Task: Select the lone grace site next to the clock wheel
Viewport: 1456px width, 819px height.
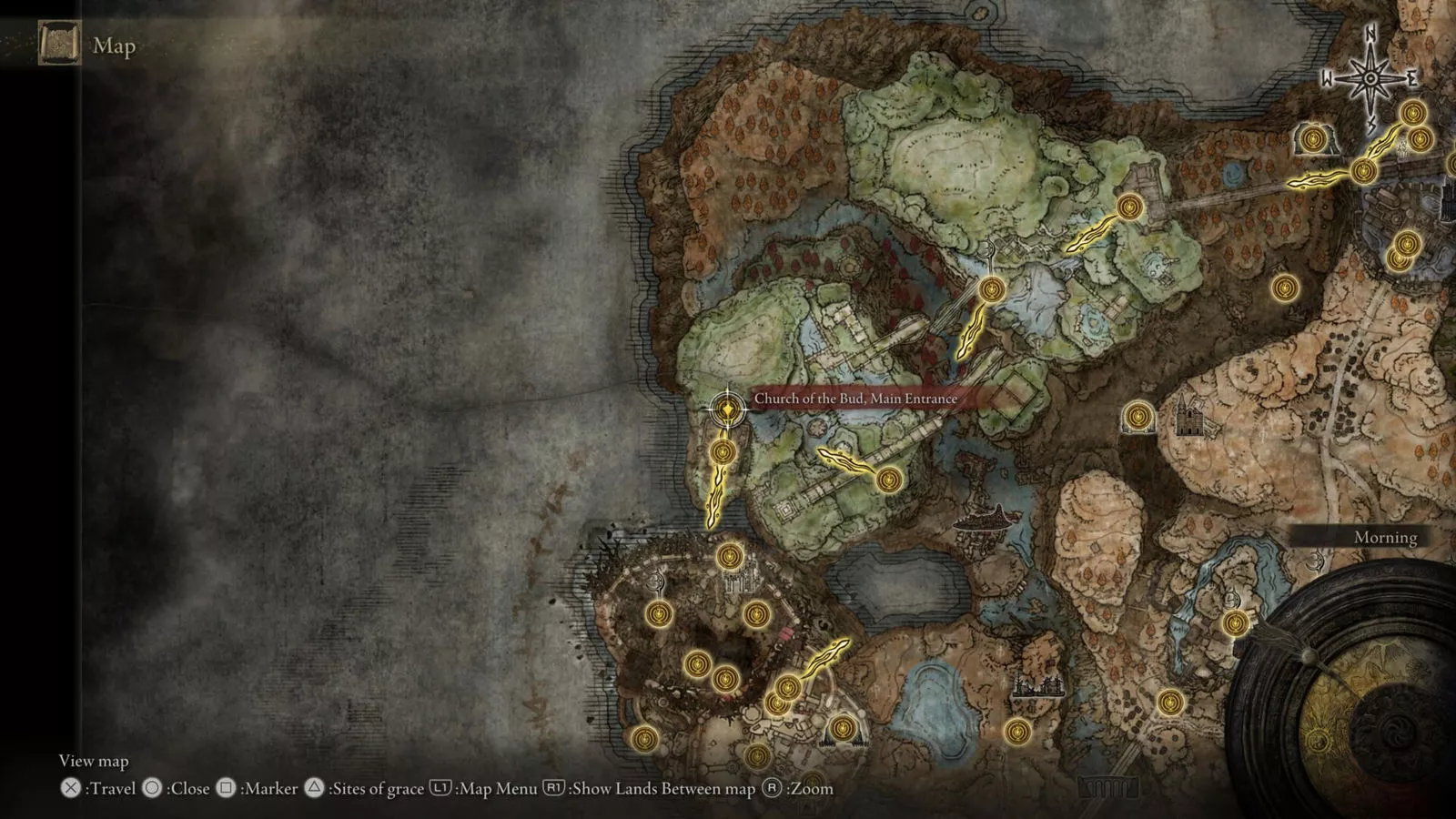Action: point(1236,625)
